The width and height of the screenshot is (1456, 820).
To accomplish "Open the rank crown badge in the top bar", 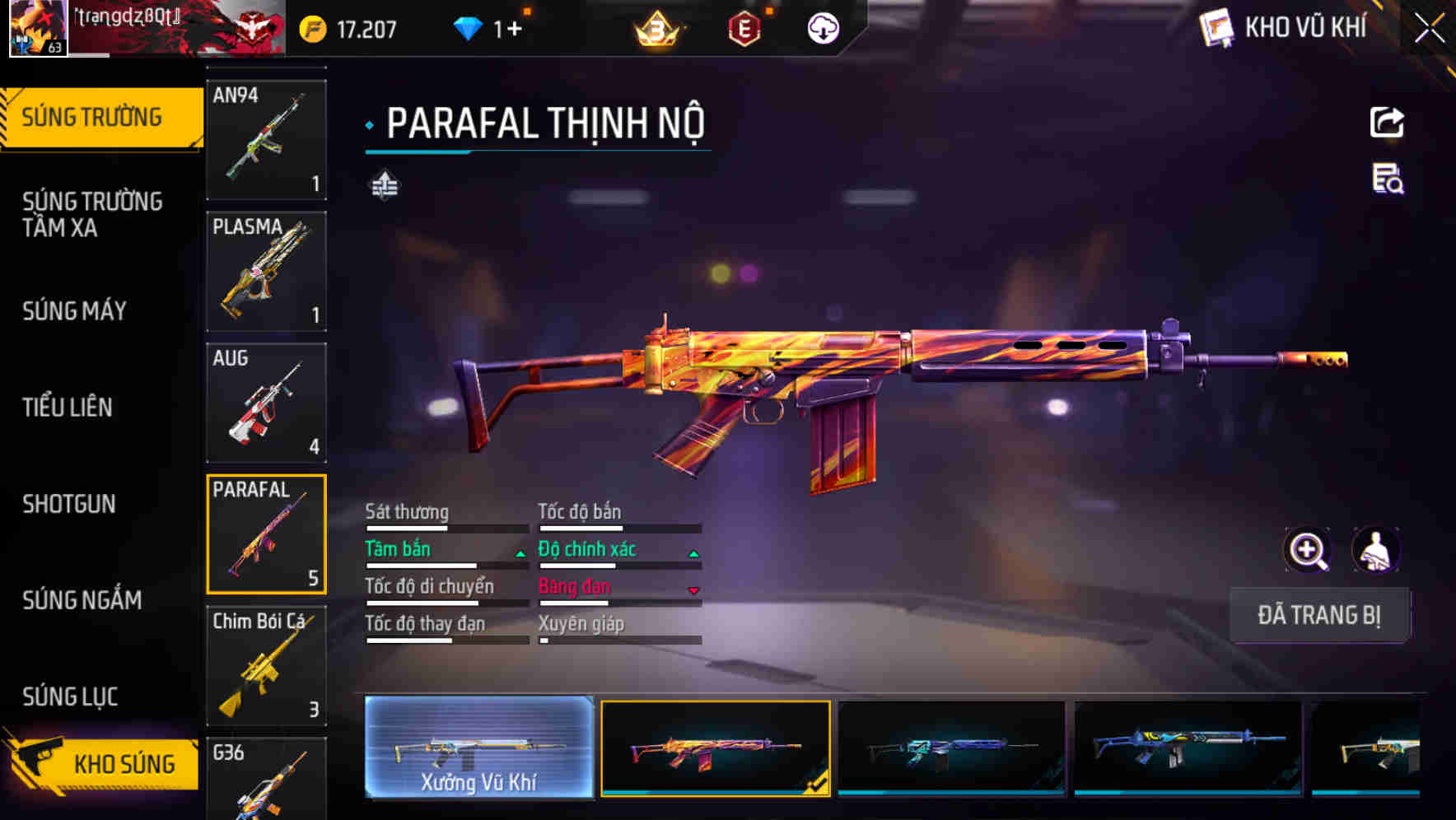I will pos(654,28).
